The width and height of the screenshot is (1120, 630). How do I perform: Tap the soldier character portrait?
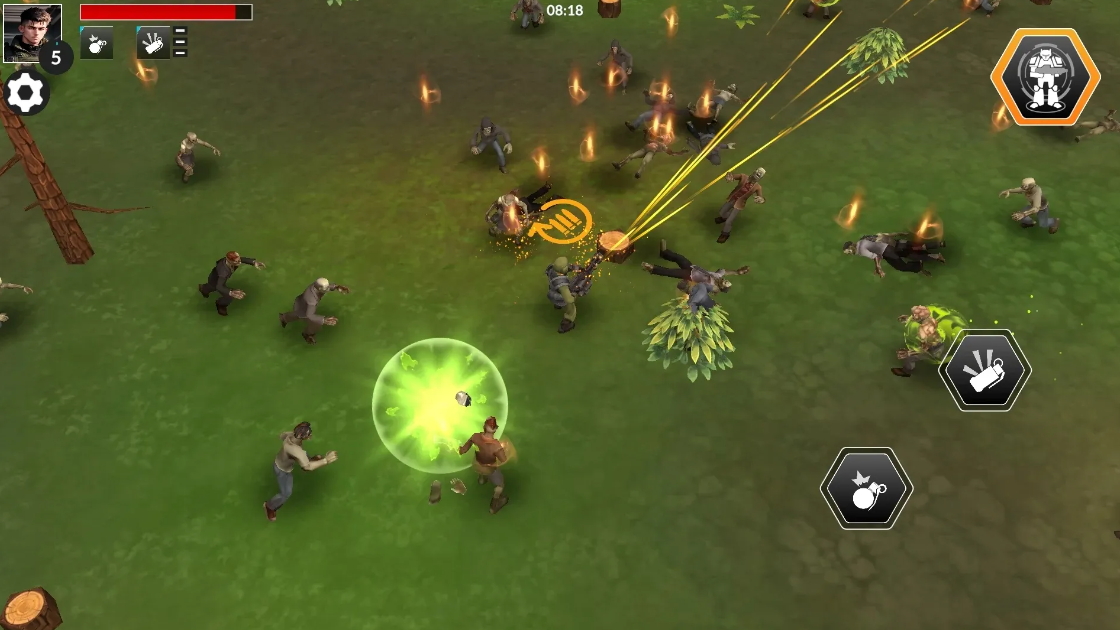[x=31, y=31]
